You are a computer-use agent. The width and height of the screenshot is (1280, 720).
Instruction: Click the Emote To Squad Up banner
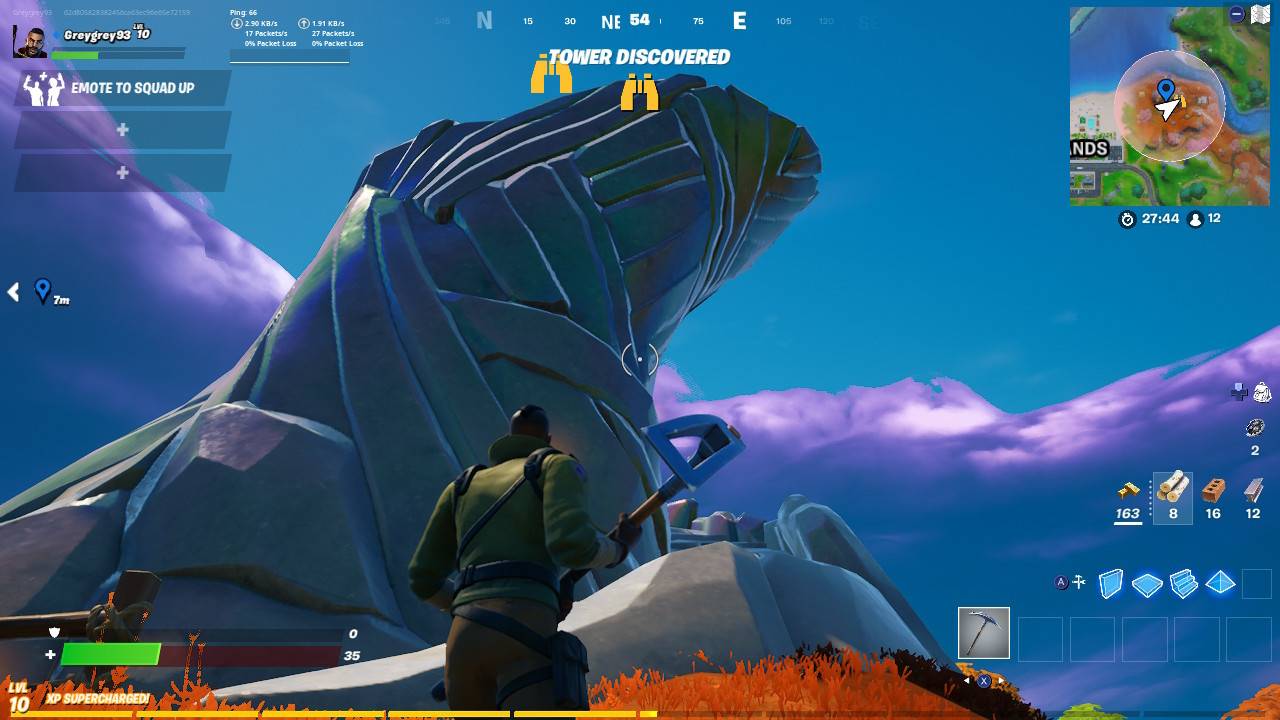pyautogui.click(x=131, y=88)
